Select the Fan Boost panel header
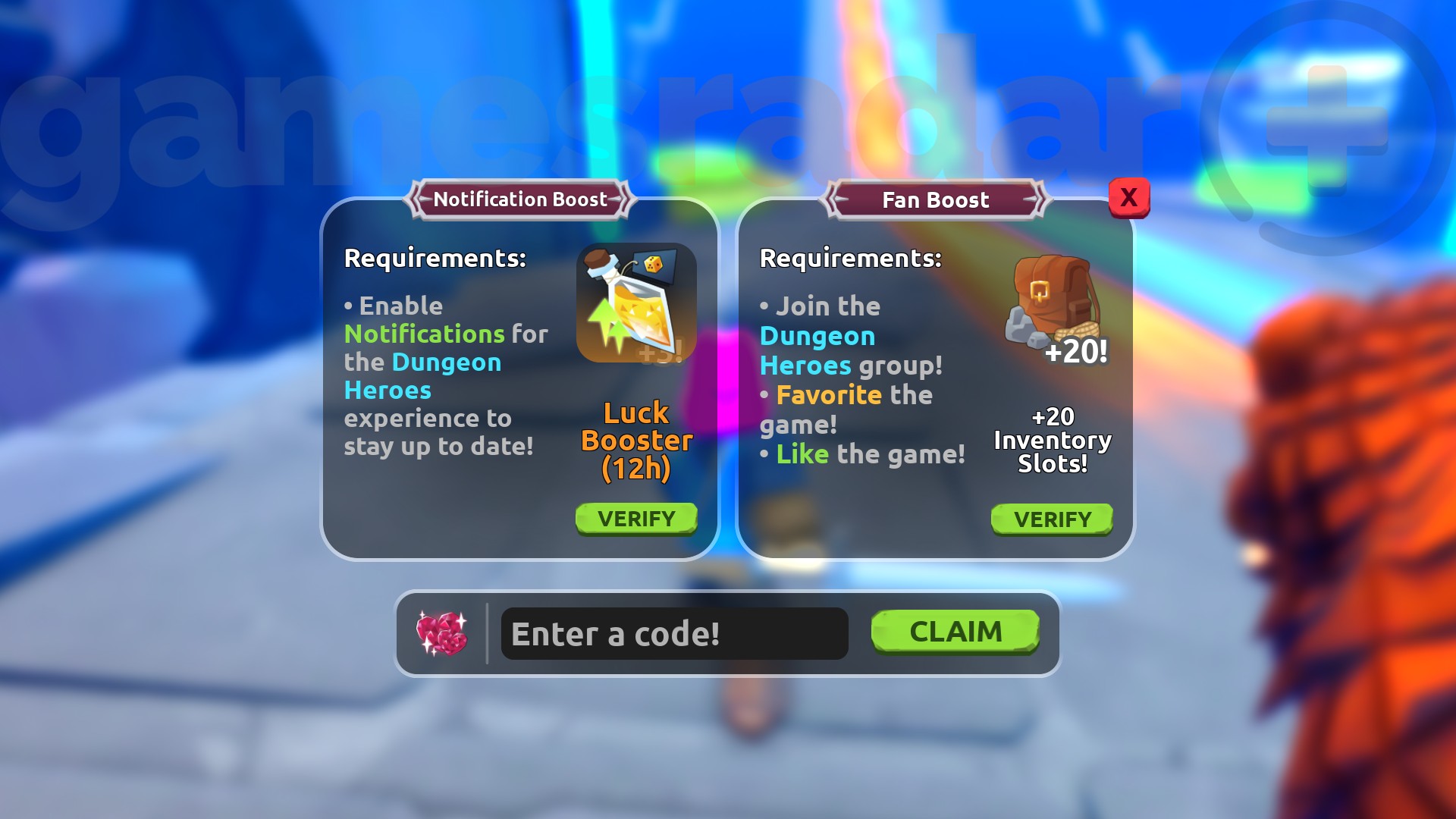The width and height of the screenshot is (1456, 819). 935,199
